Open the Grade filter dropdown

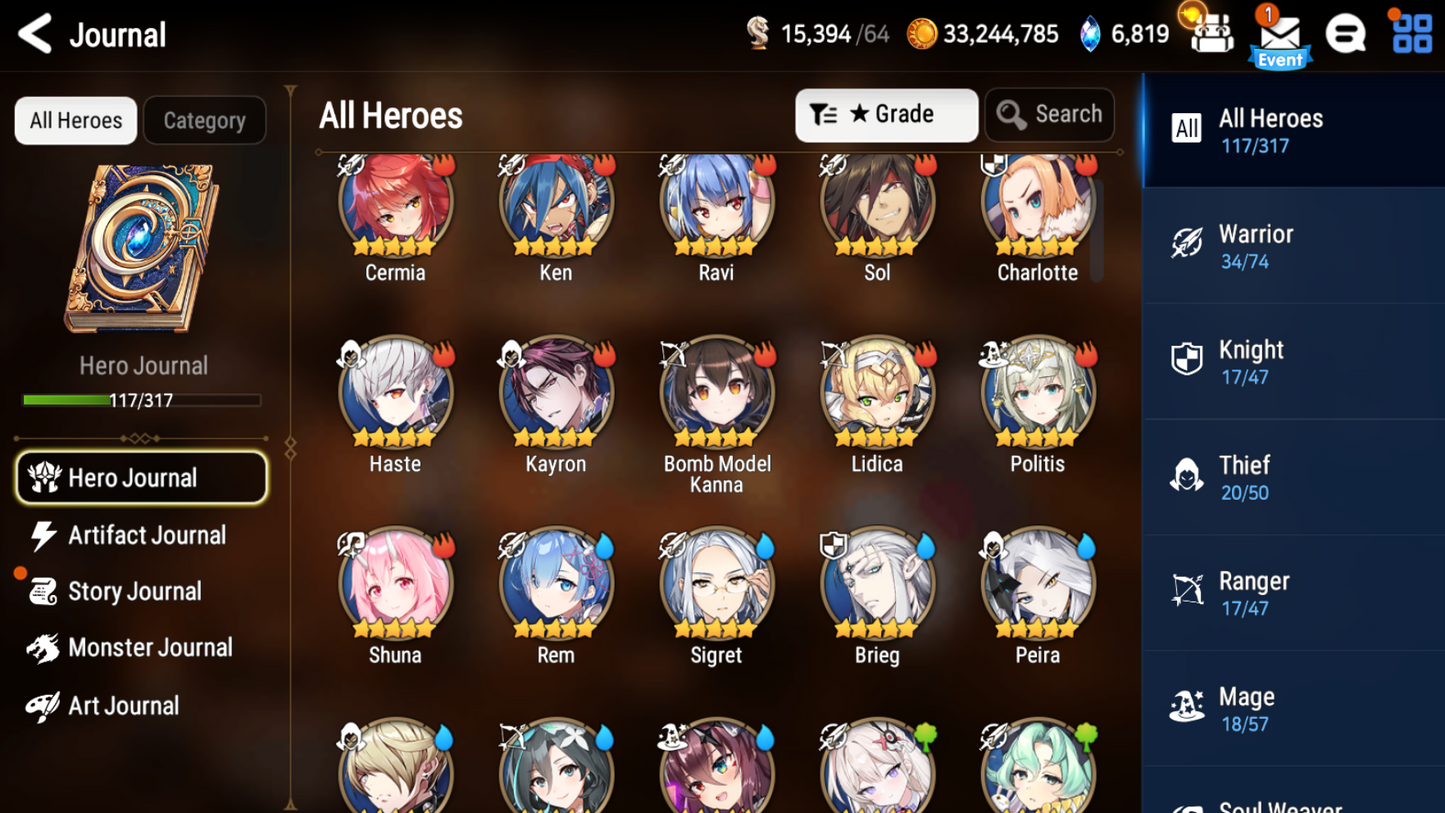[886, 114]
